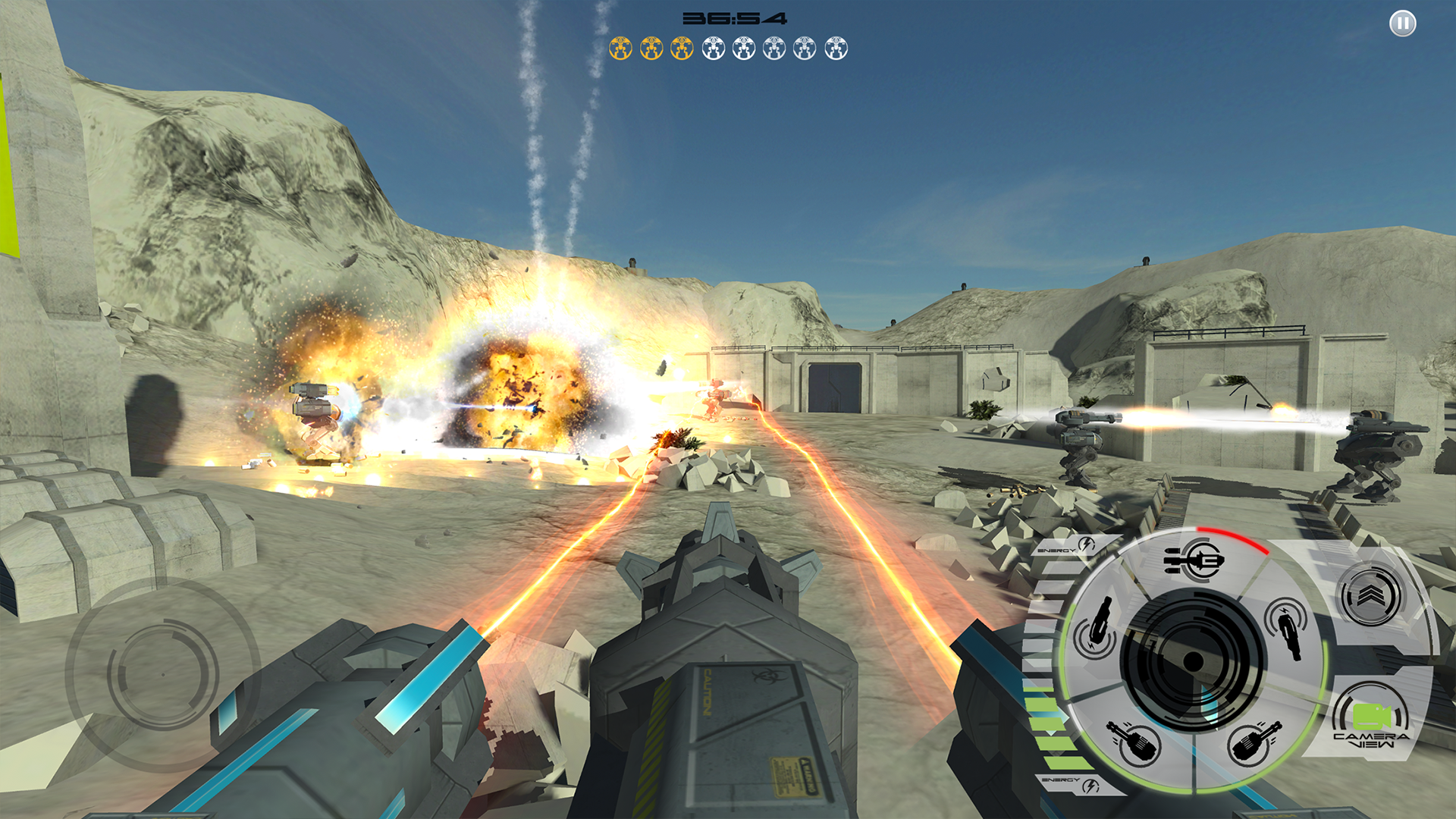Screen dimensions: 1456x819
Task: Tap the third gold mech marker under the timer
Action: click(x=681, y=48)
